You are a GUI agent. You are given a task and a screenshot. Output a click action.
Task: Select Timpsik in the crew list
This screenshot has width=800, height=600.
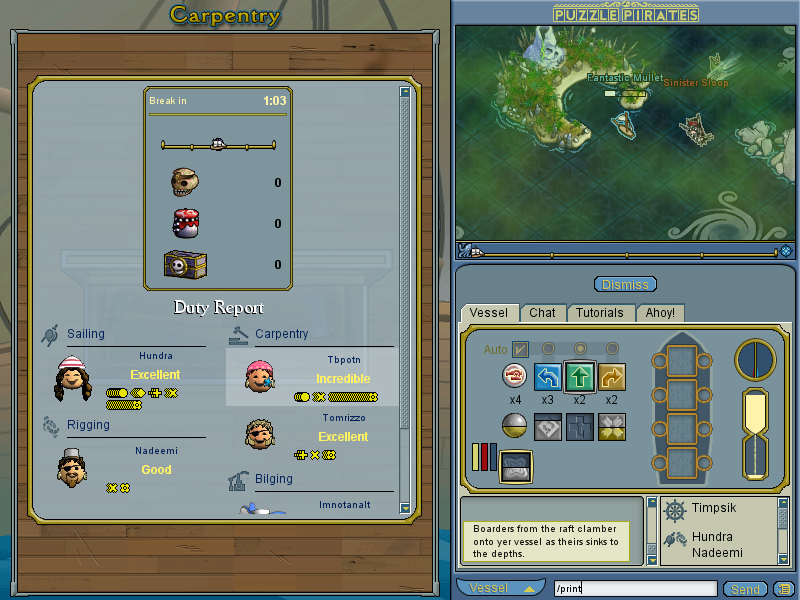pyautogui.click(x=713, y=510)
